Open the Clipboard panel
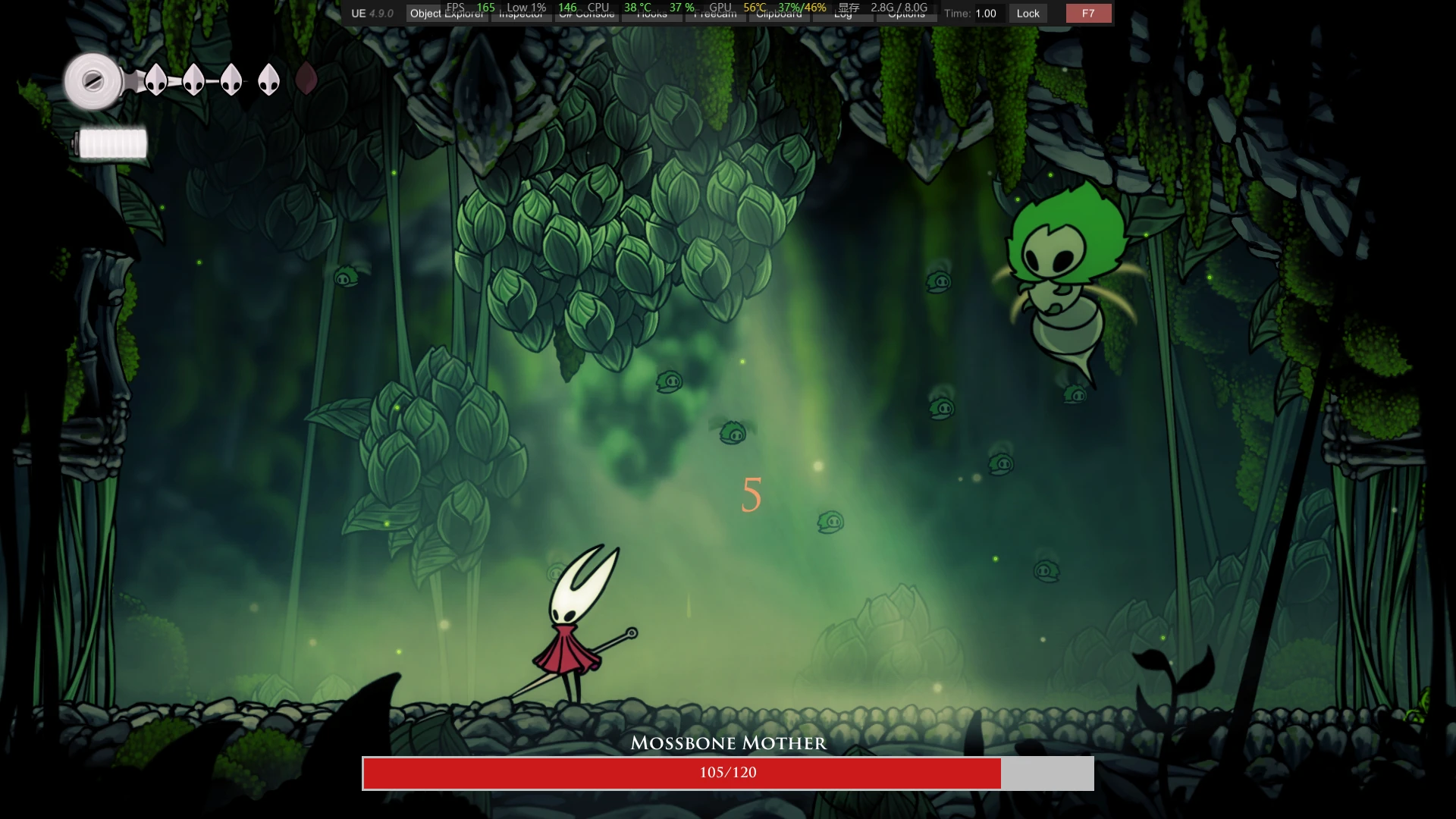Image resolution: width=1456 pixels, height=819 pixels. click(x=780, y=13)
